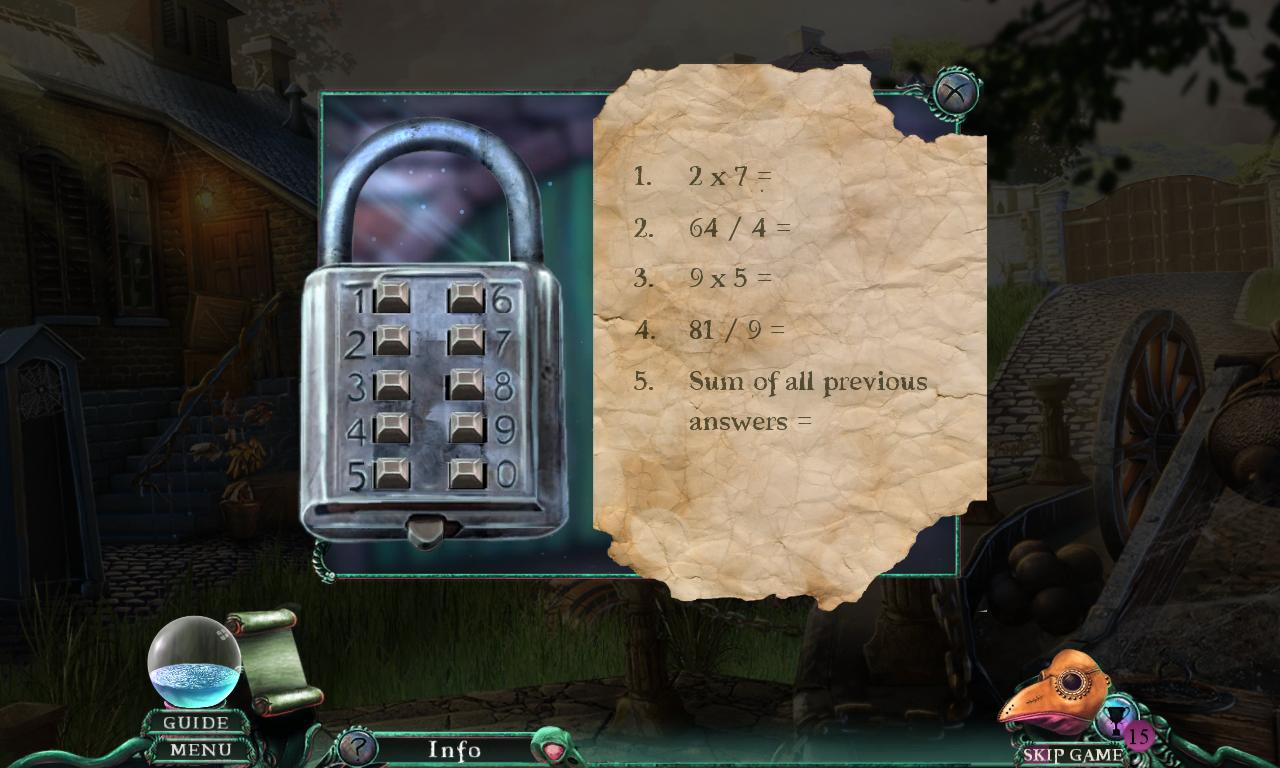The height and width of the screenshot is (768, 1280).
Task: Dismiss the puzzle with the X button
Action: coord(955,91)
